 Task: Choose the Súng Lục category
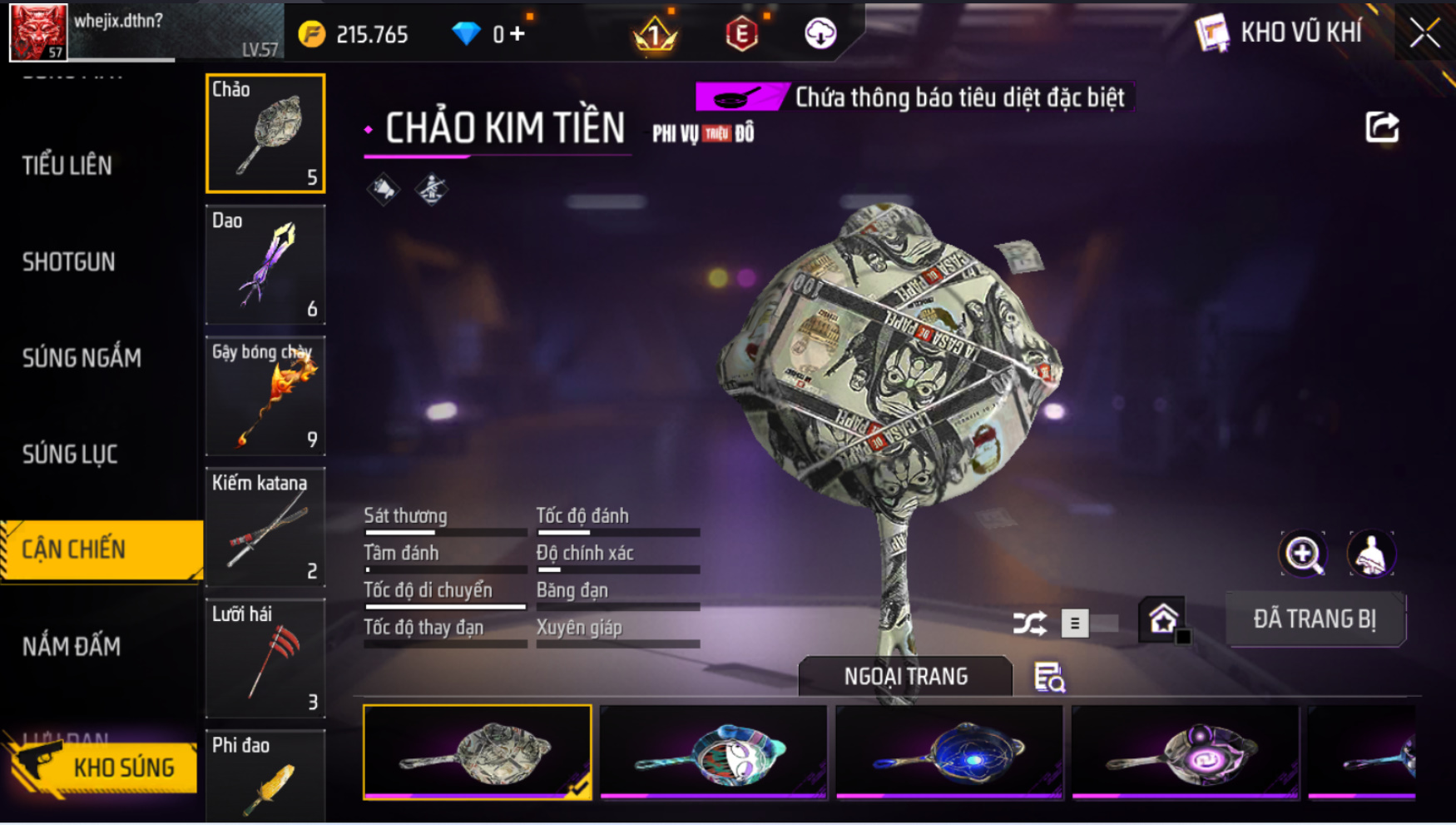[x=70, y=455]
